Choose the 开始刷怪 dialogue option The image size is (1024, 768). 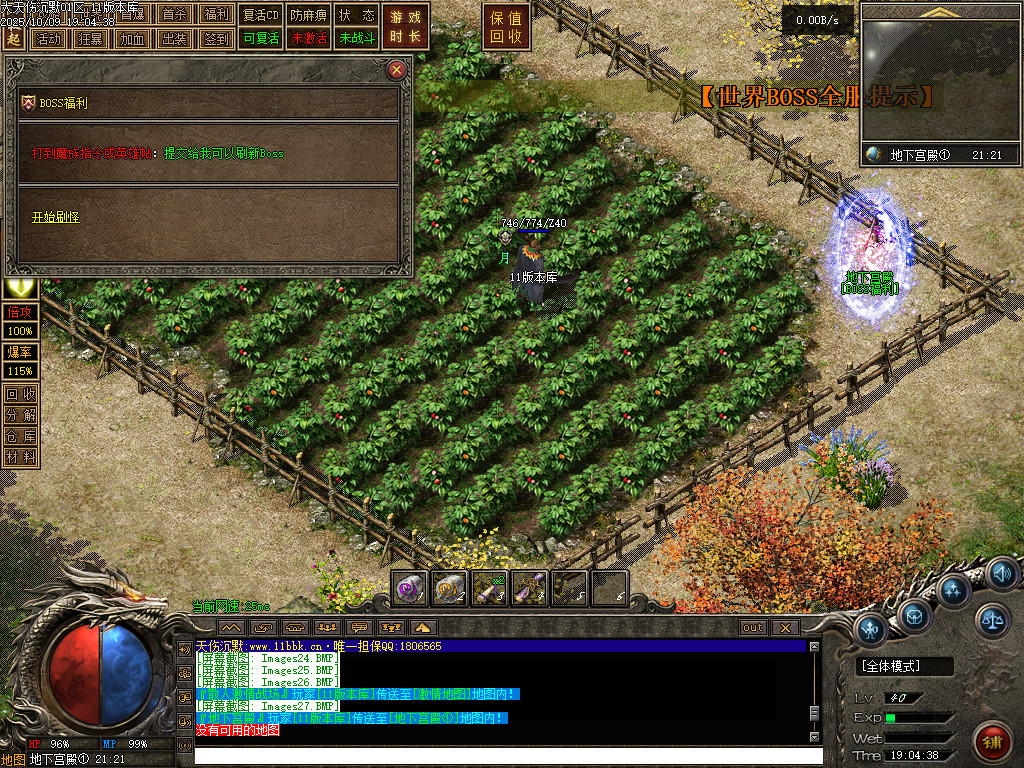[x=55, y=217]
